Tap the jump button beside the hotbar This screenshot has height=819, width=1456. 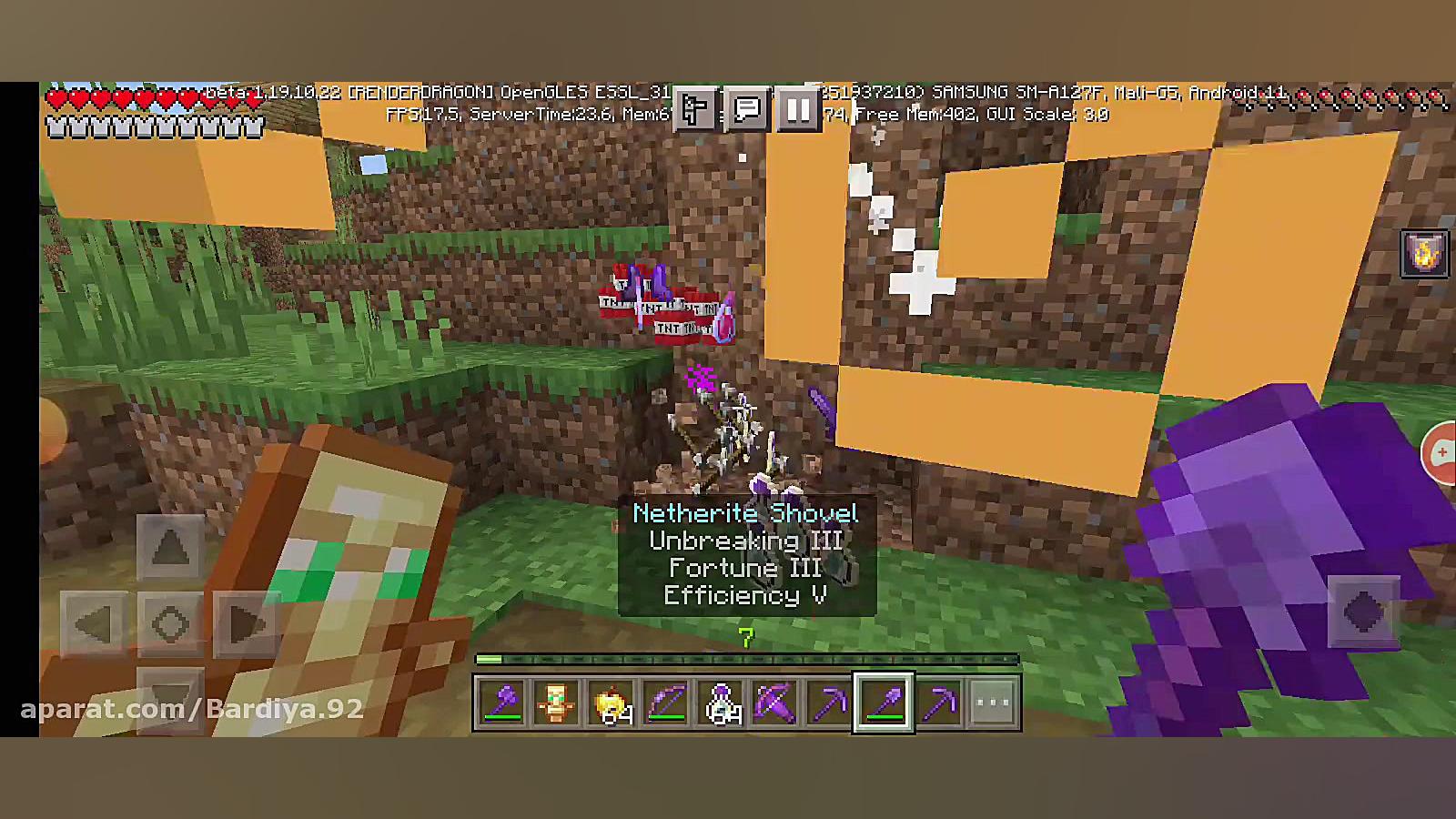coord(1363,612)
